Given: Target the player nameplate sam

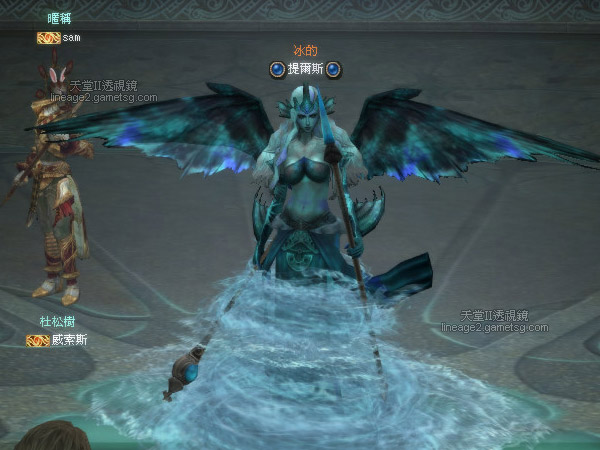Looking at the screenshot, I should (x=70, y=38).
